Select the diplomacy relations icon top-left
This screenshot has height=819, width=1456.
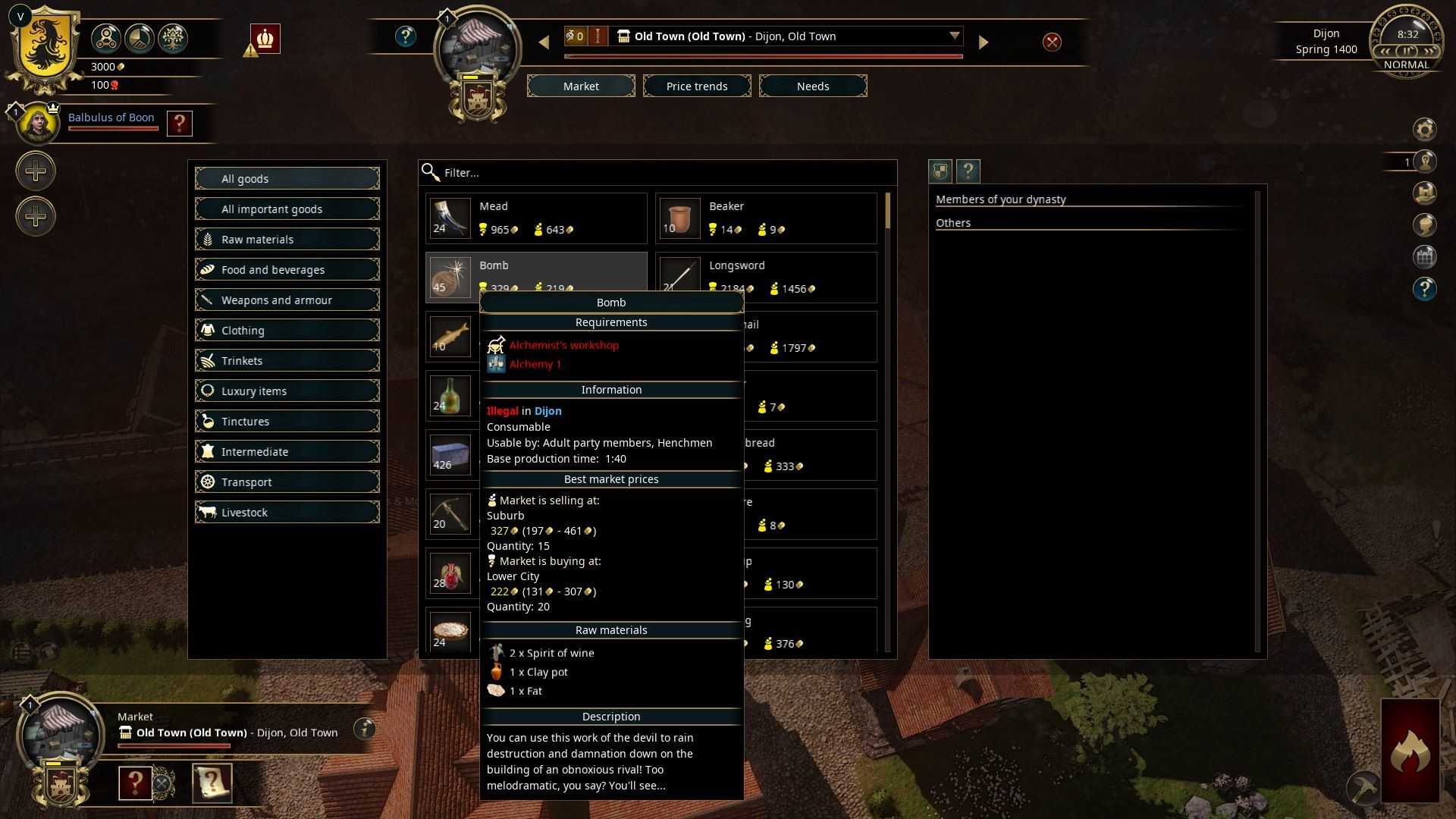click(106, 38)
